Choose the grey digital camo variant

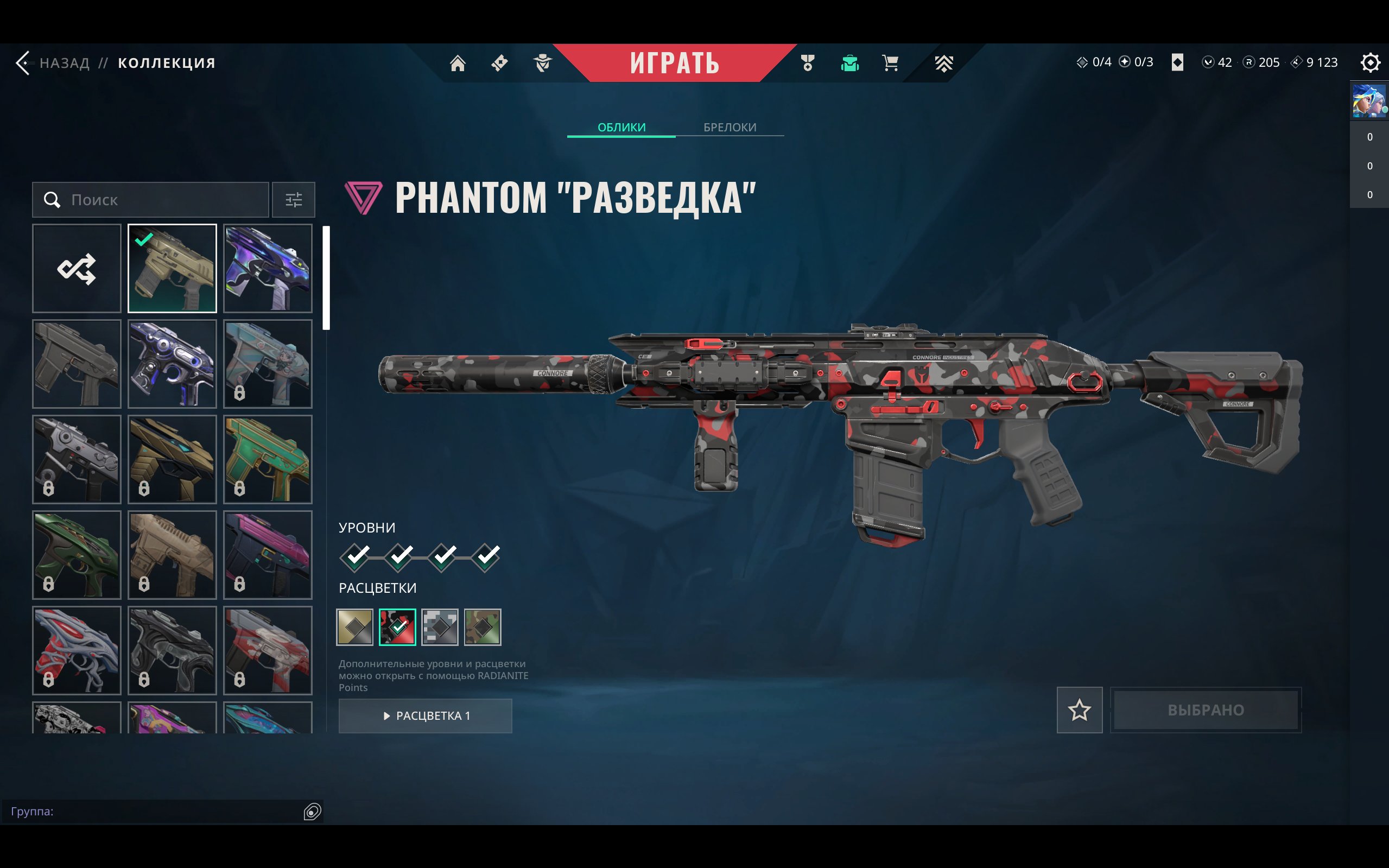[x=440, y=627]
